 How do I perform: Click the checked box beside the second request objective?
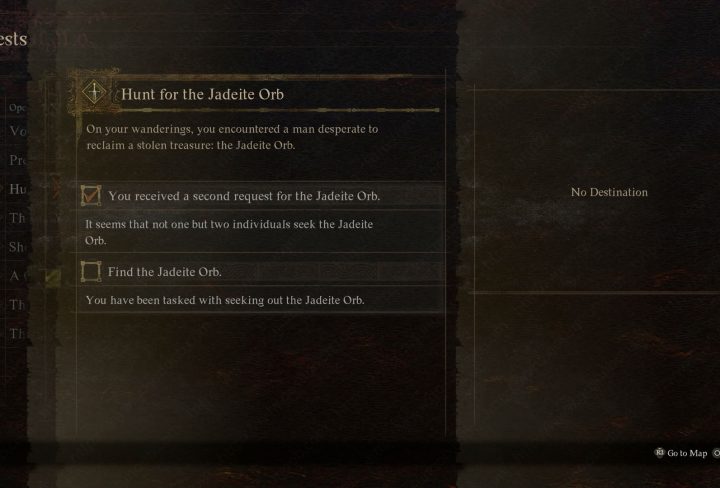92,196
